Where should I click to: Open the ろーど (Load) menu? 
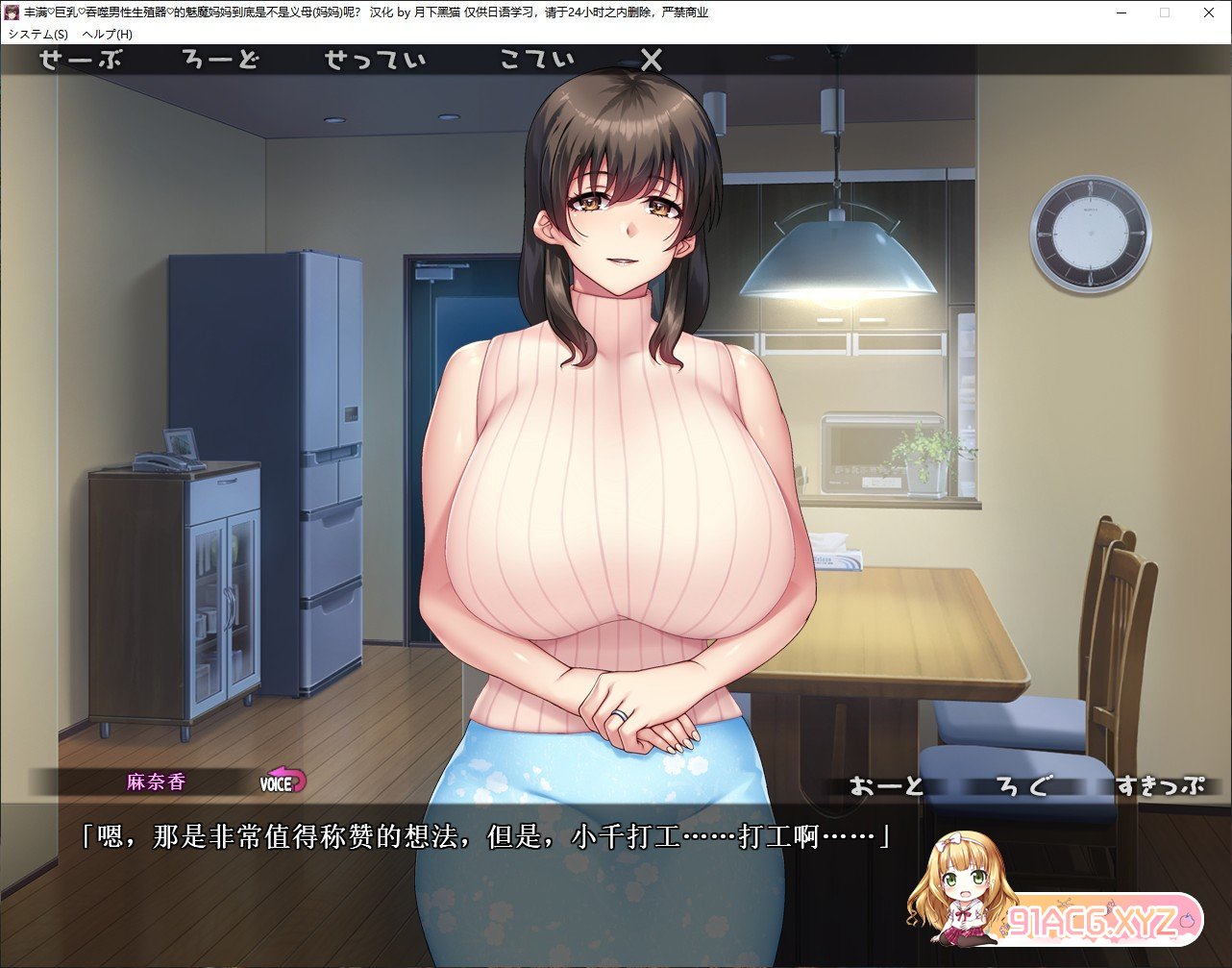[221, 61]
